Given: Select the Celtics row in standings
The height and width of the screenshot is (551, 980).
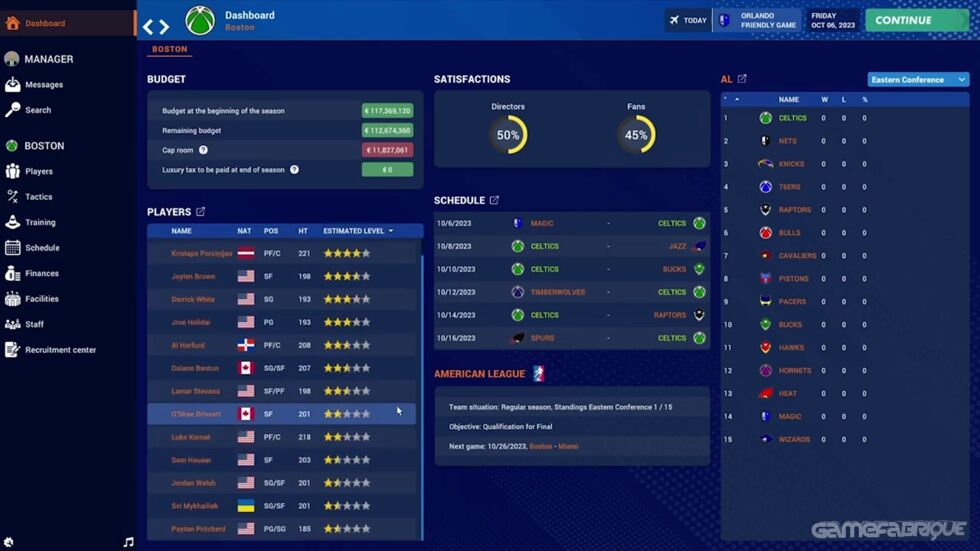Looking at the screenshot, I should [792, 118].
